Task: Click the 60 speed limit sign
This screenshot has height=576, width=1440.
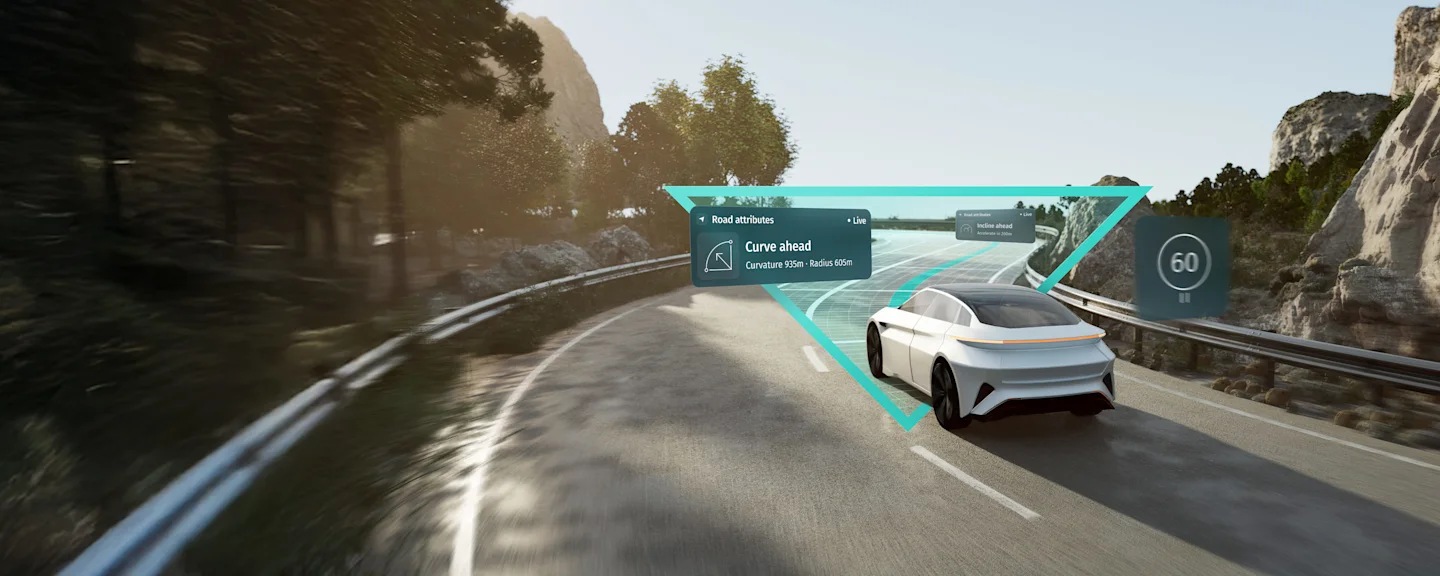Action: coord(1183,263)
